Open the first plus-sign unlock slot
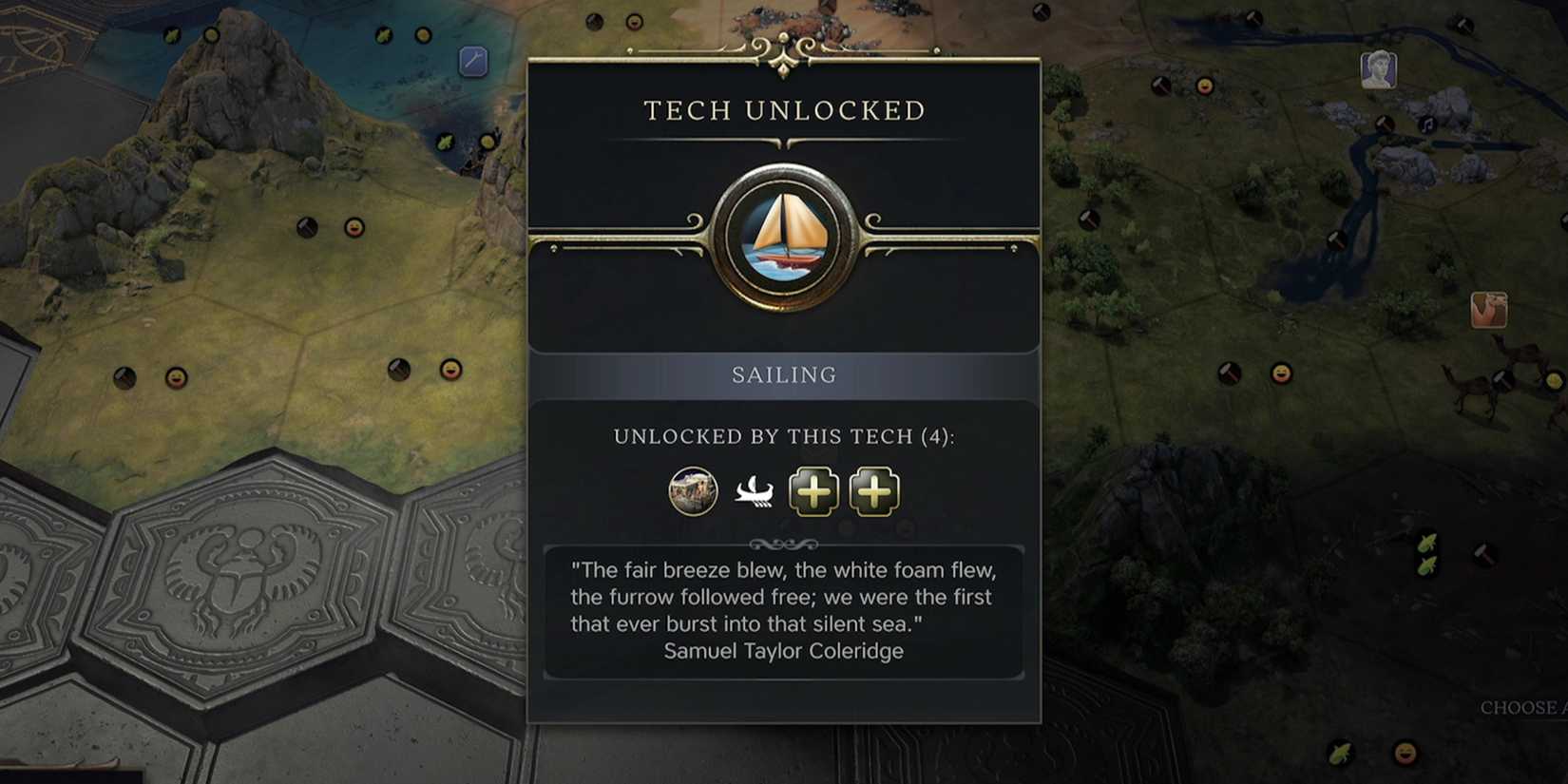Viewport: 1568px width, 784px height. 813,491
